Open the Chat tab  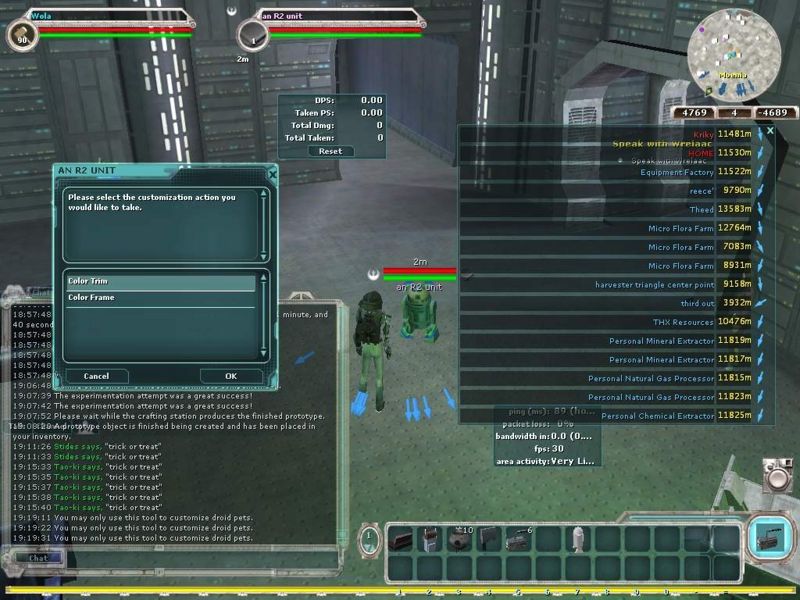38,558
